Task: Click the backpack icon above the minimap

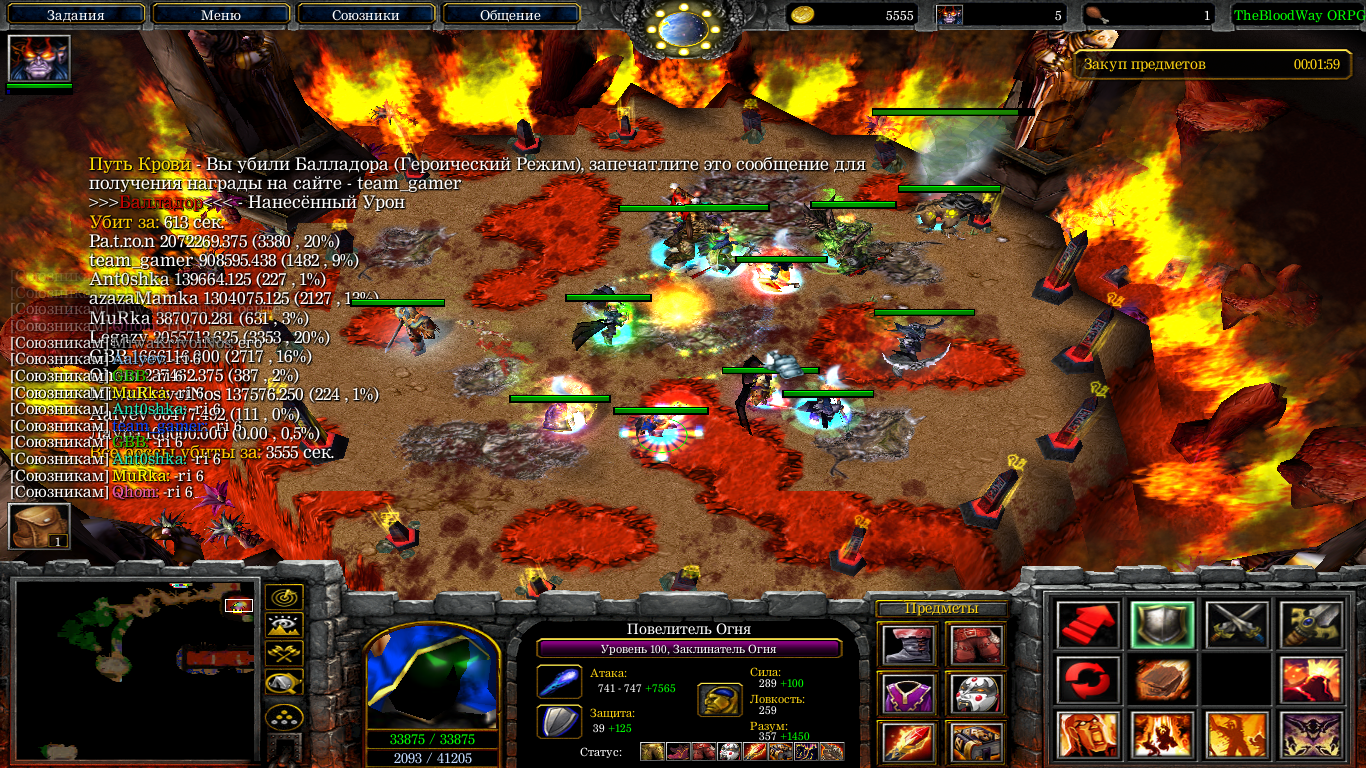Action: pyautogui.click(x=39, y=526)
